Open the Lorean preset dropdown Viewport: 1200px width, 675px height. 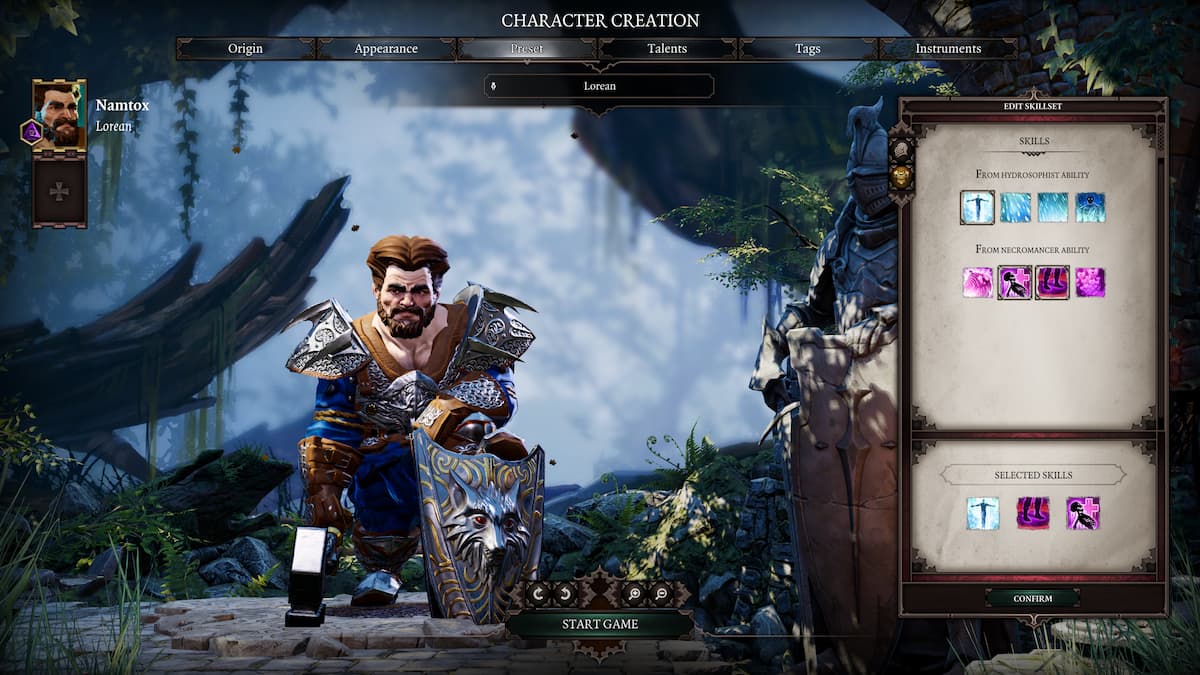point(600,86)
